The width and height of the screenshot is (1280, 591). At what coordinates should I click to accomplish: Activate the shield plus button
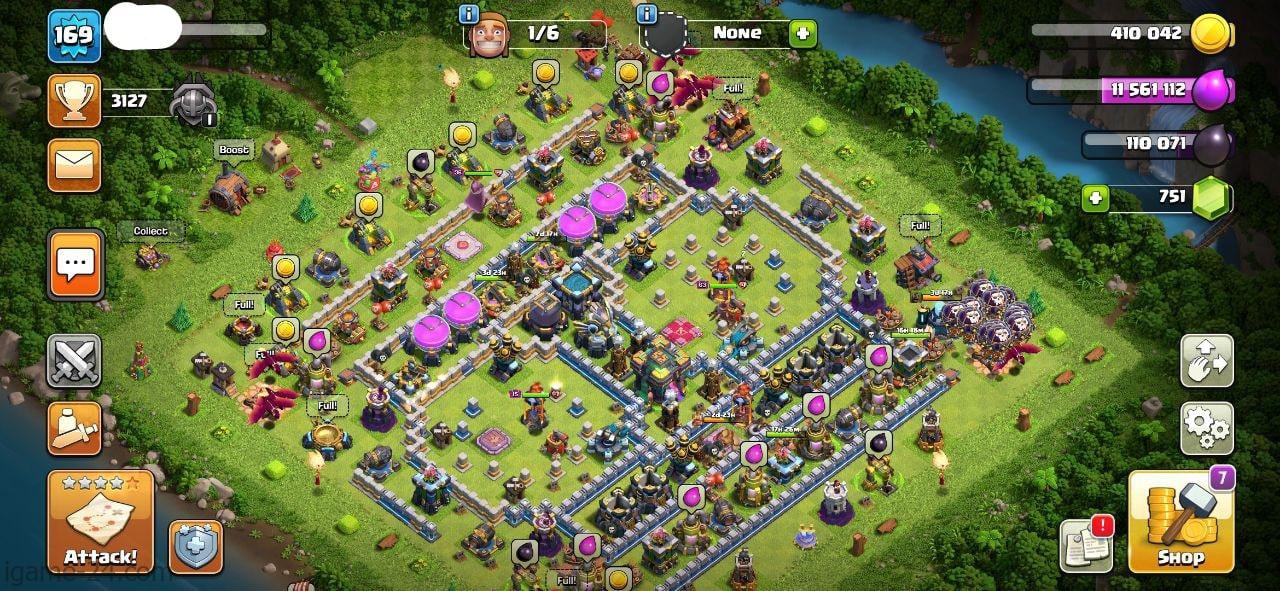(x=195, y=546)
